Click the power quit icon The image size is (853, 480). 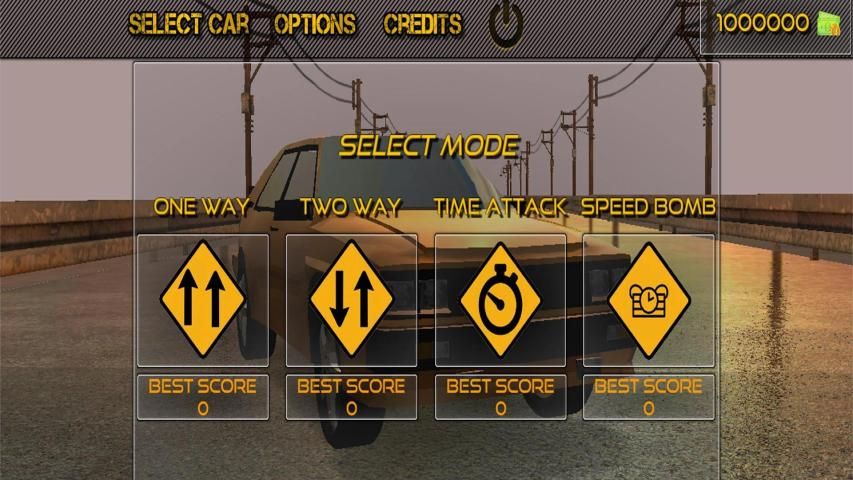[x=506, y=27]
